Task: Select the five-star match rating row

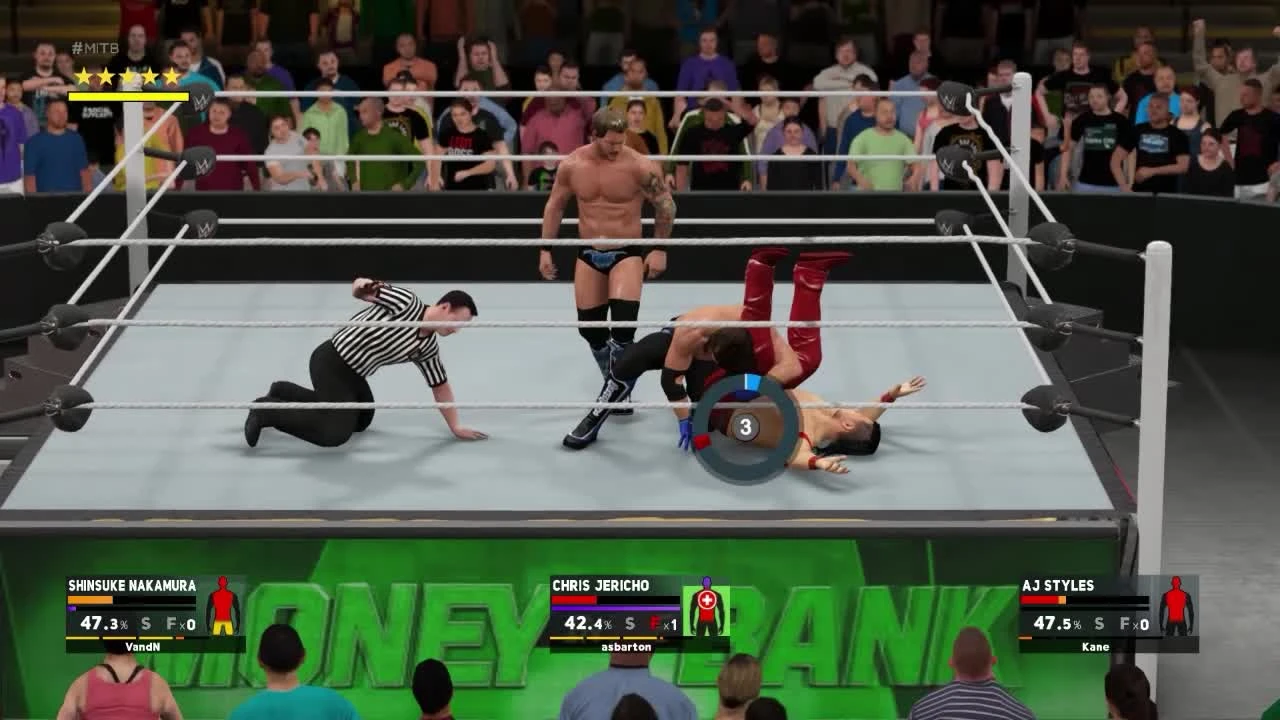Action: 127,73
